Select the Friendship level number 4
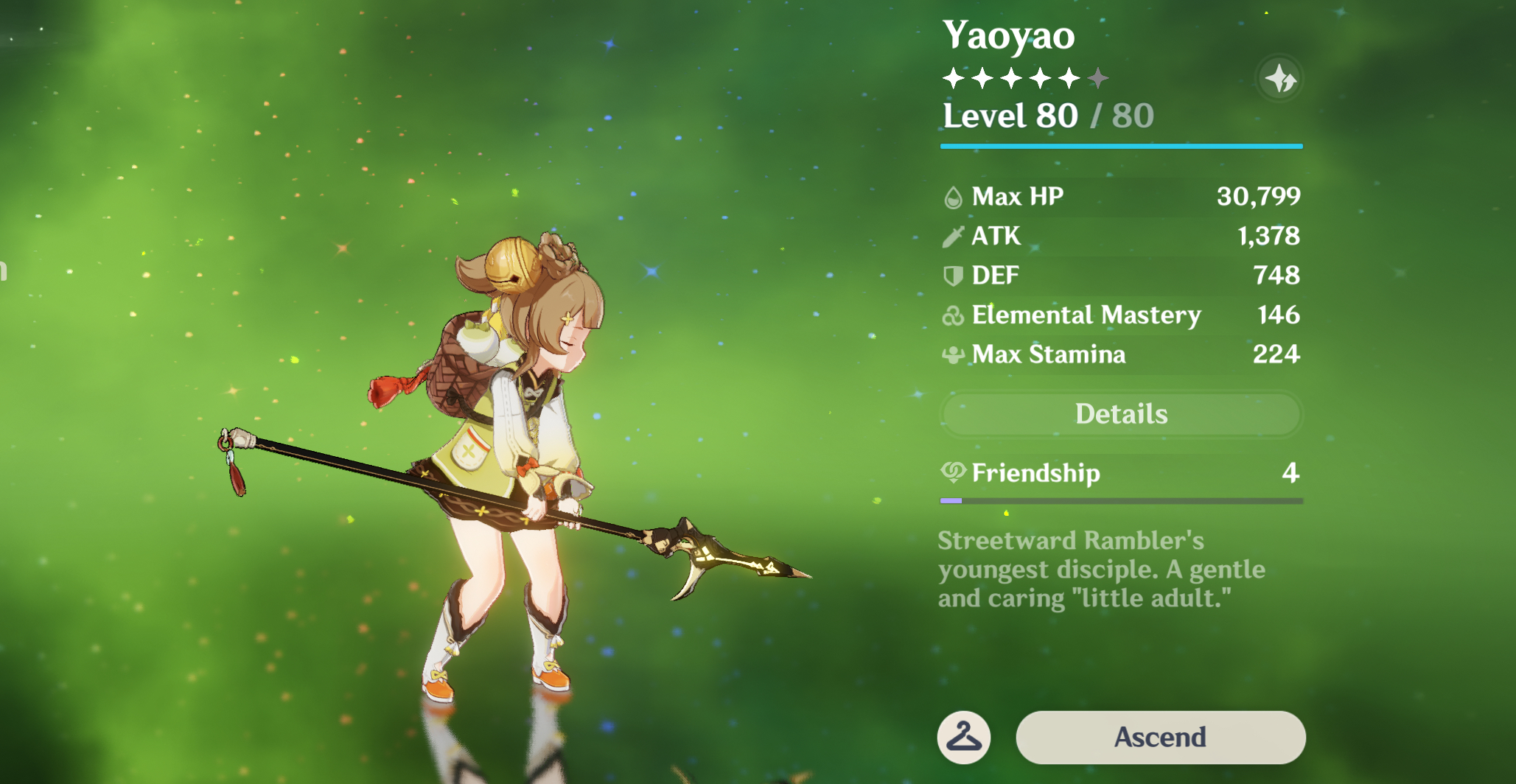The width and height of the screenshot is (1516, 784). (x=1290, y=473)
